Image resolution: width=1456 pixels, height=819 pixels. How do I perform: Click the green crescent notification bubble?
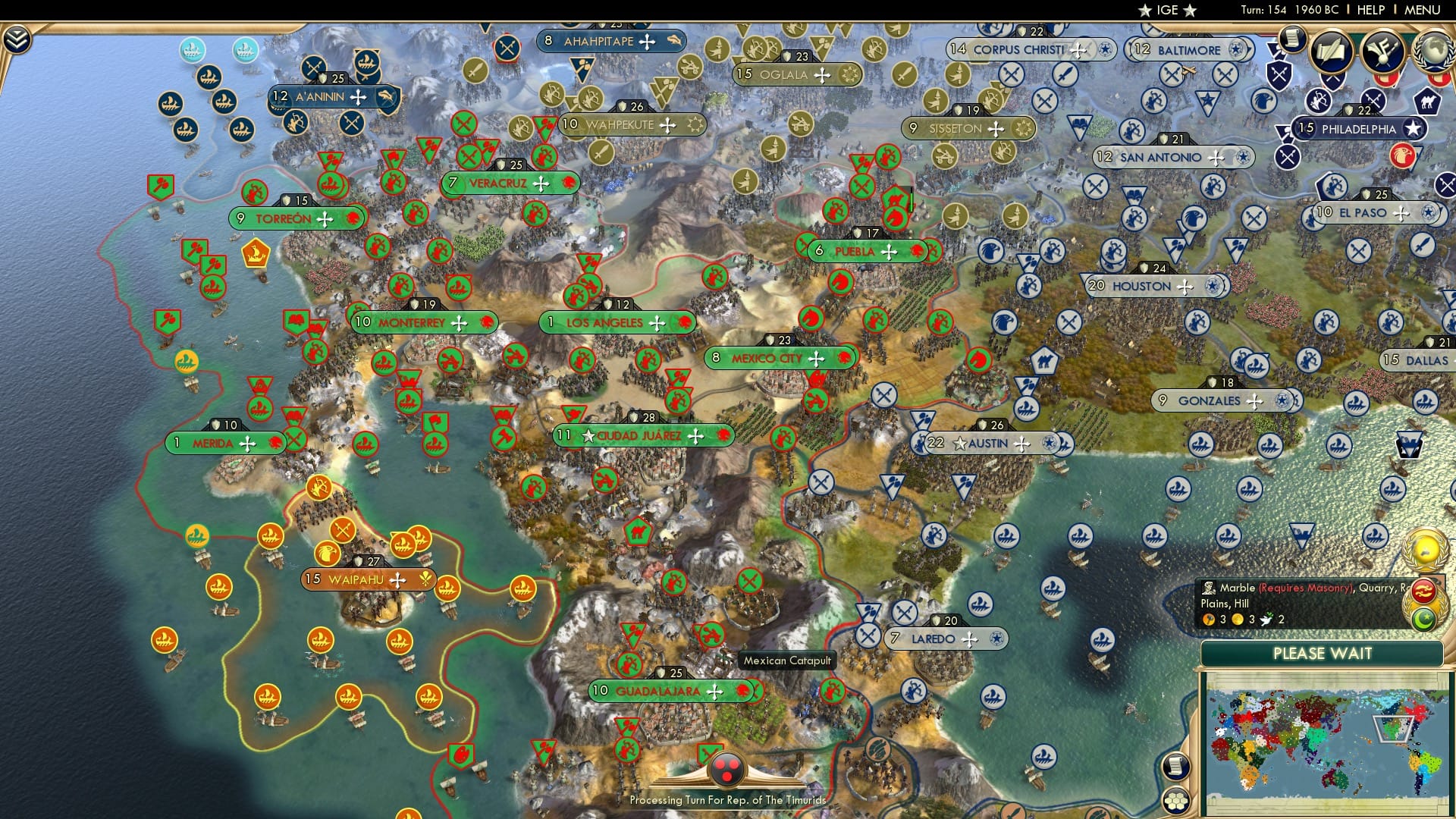1423,620
